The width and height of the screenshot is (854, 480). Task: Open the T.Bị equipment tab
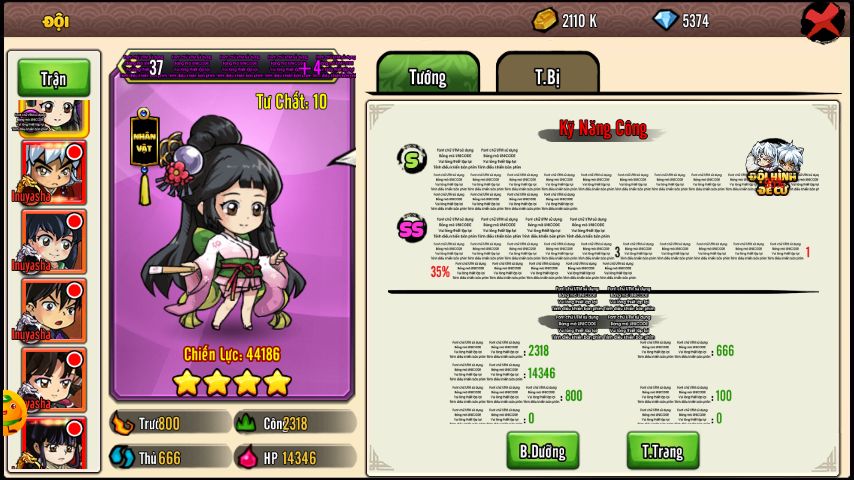click(547, 76)
